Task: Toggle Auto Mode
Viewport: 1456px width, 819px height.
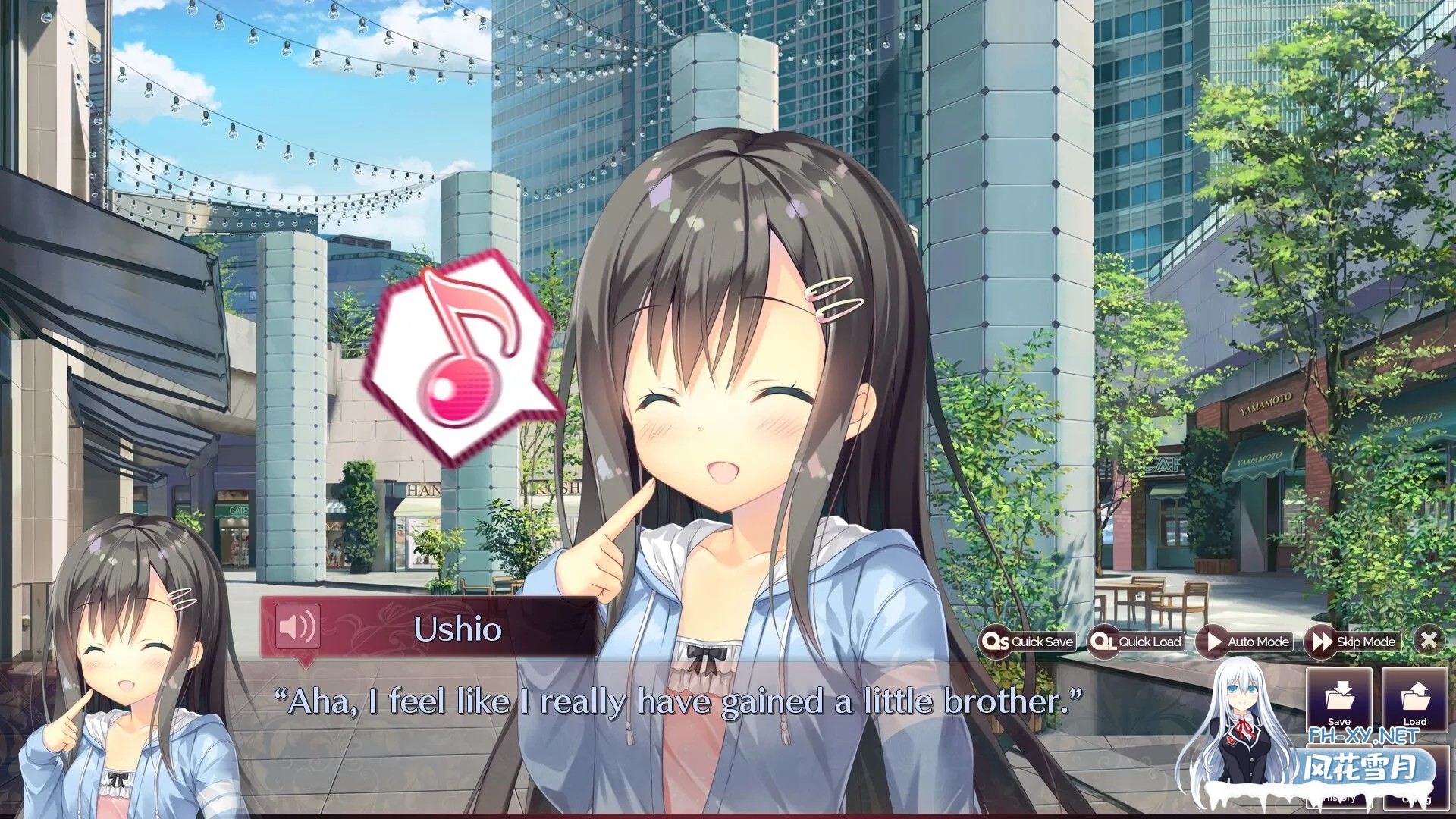Action: click(x=1245, y=642)
